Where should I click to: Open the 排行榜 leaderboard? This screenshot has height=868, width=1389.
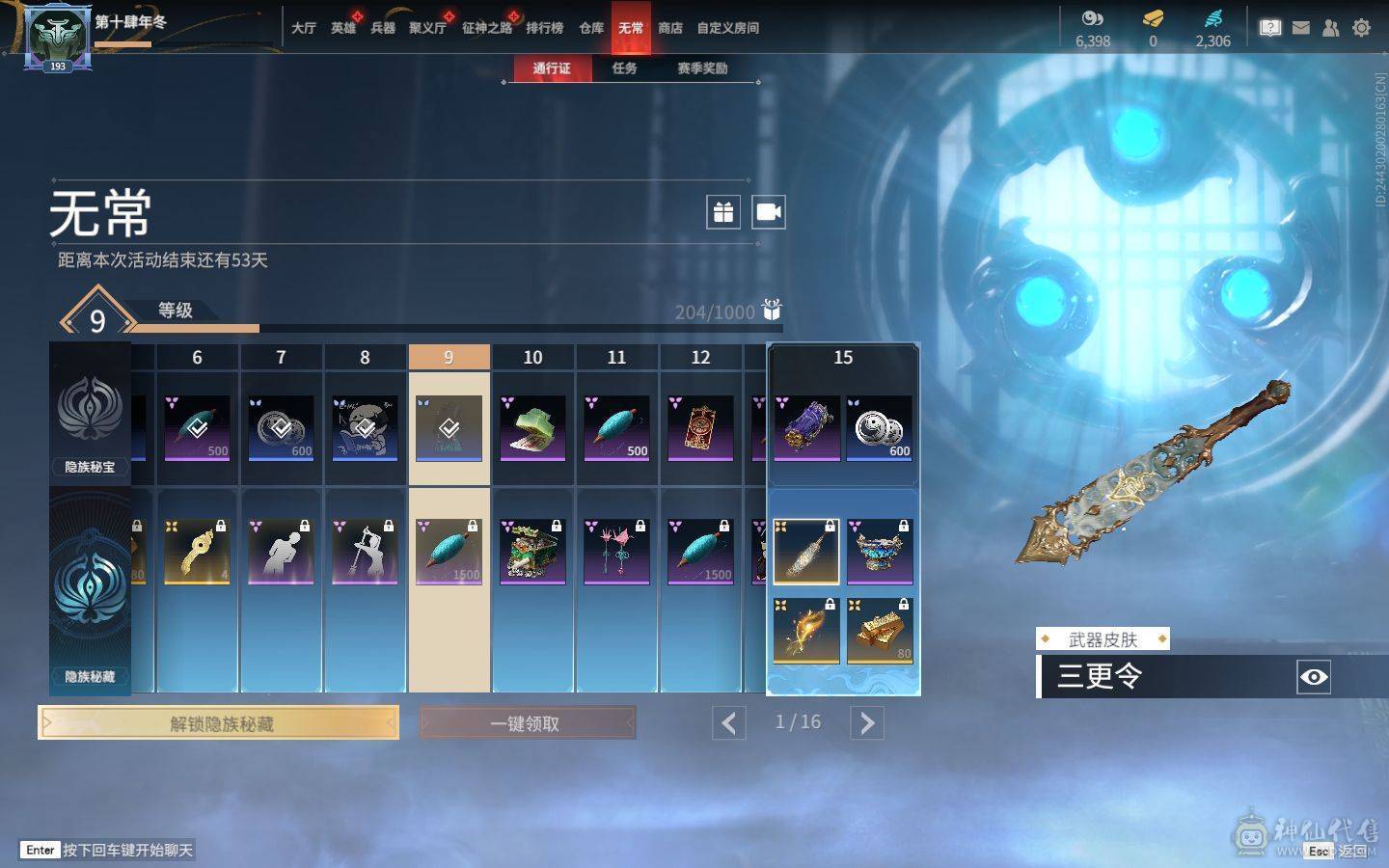[544, 28]
